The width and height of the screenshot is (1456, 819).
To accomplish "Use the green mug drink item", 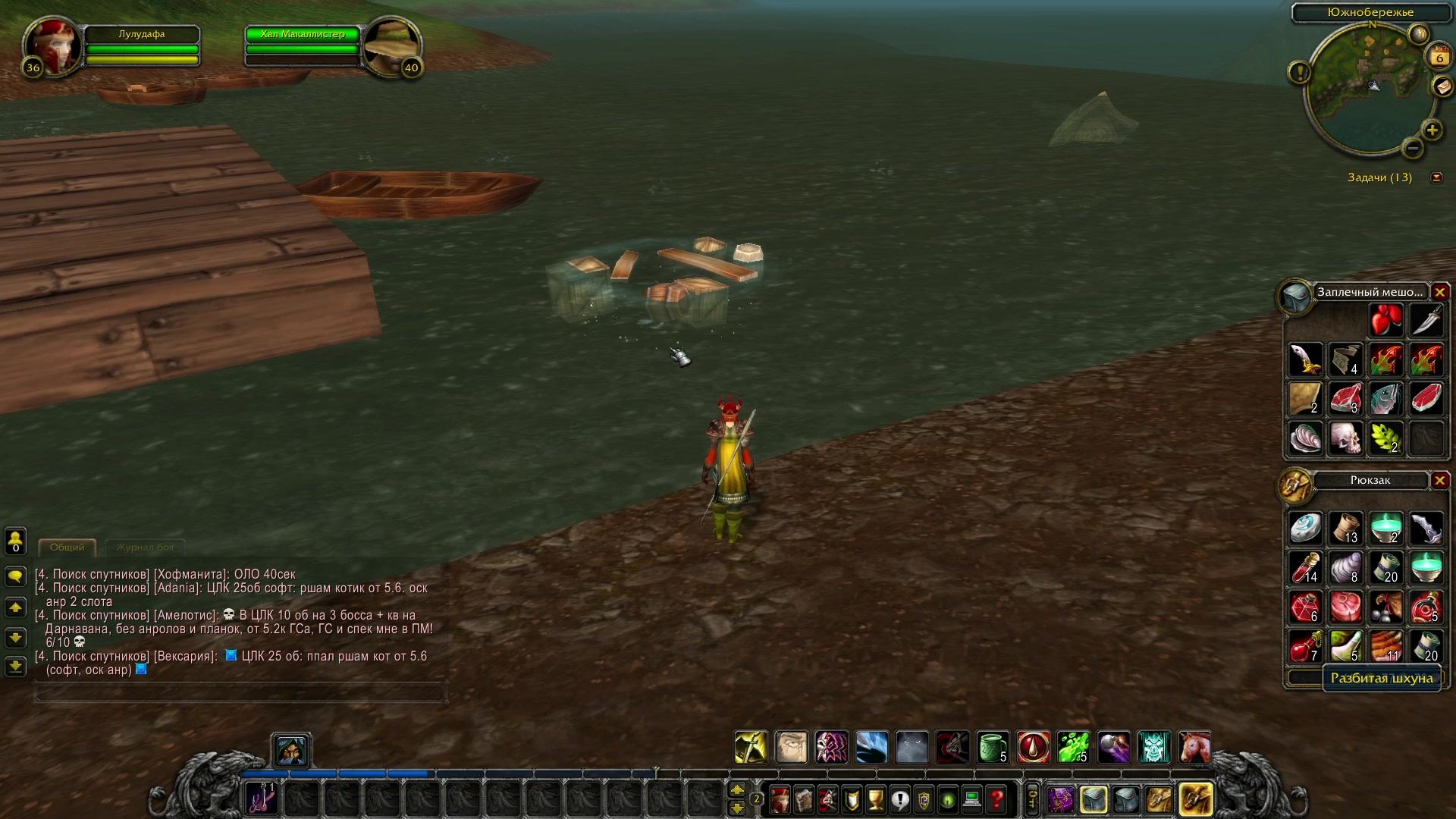I will 992,748.
